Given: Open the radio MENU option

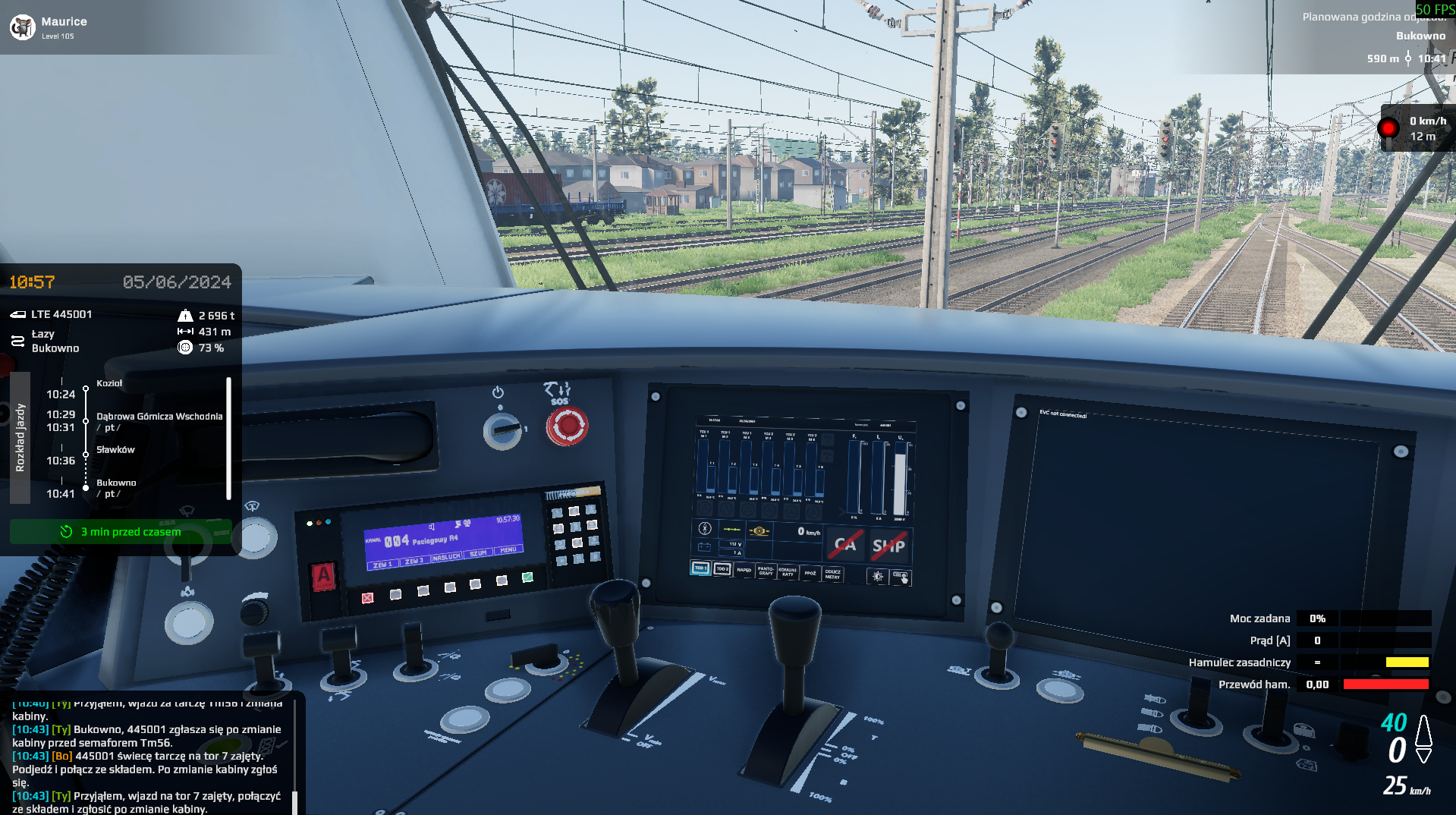Looking at the screenshot, I should pyautogui.click(x=508, y=550).
